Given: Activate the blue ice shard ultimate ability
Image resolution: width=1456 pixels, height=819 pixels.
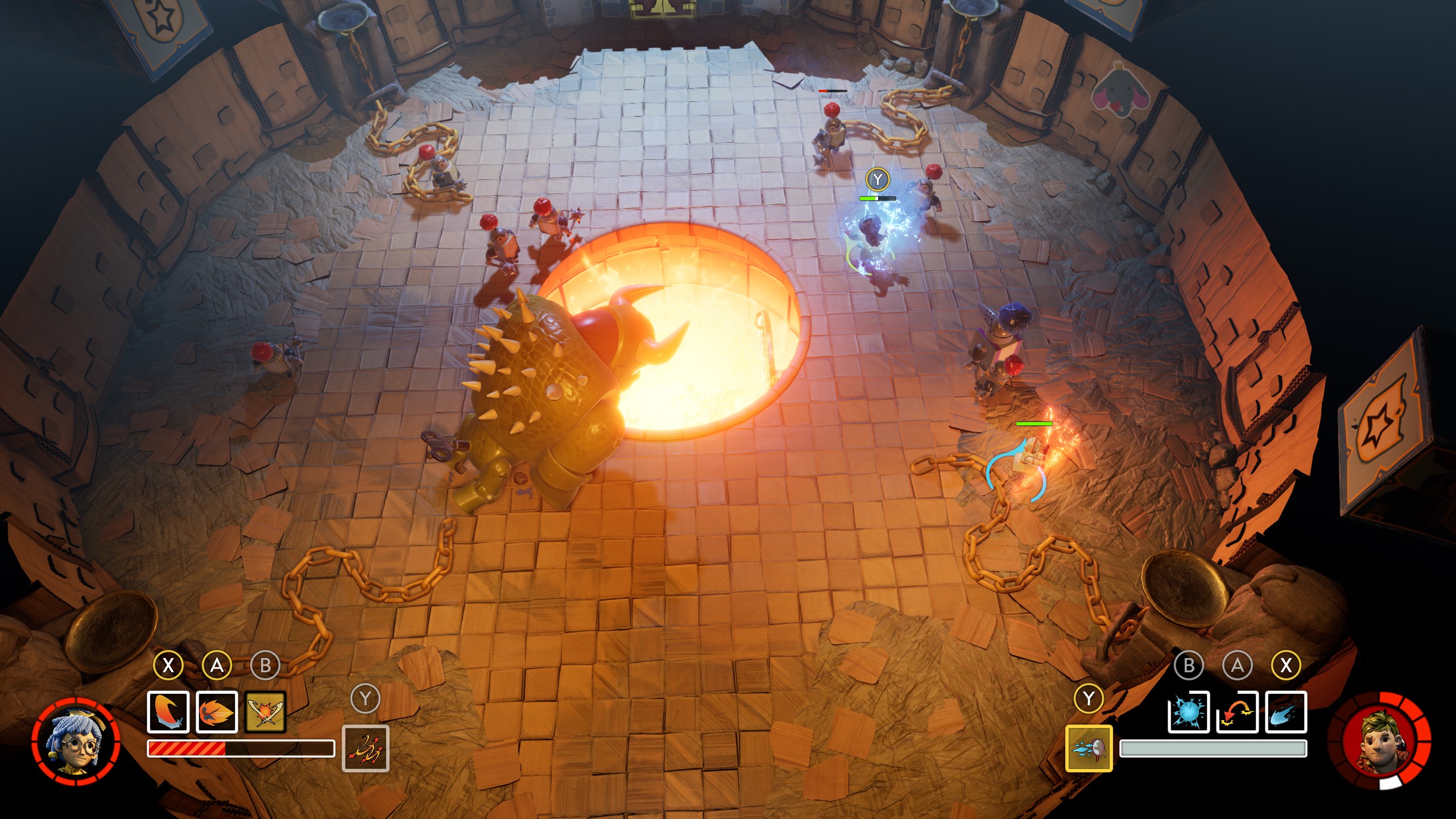Looking at the screenshot, I should (x=1089, y=748).
